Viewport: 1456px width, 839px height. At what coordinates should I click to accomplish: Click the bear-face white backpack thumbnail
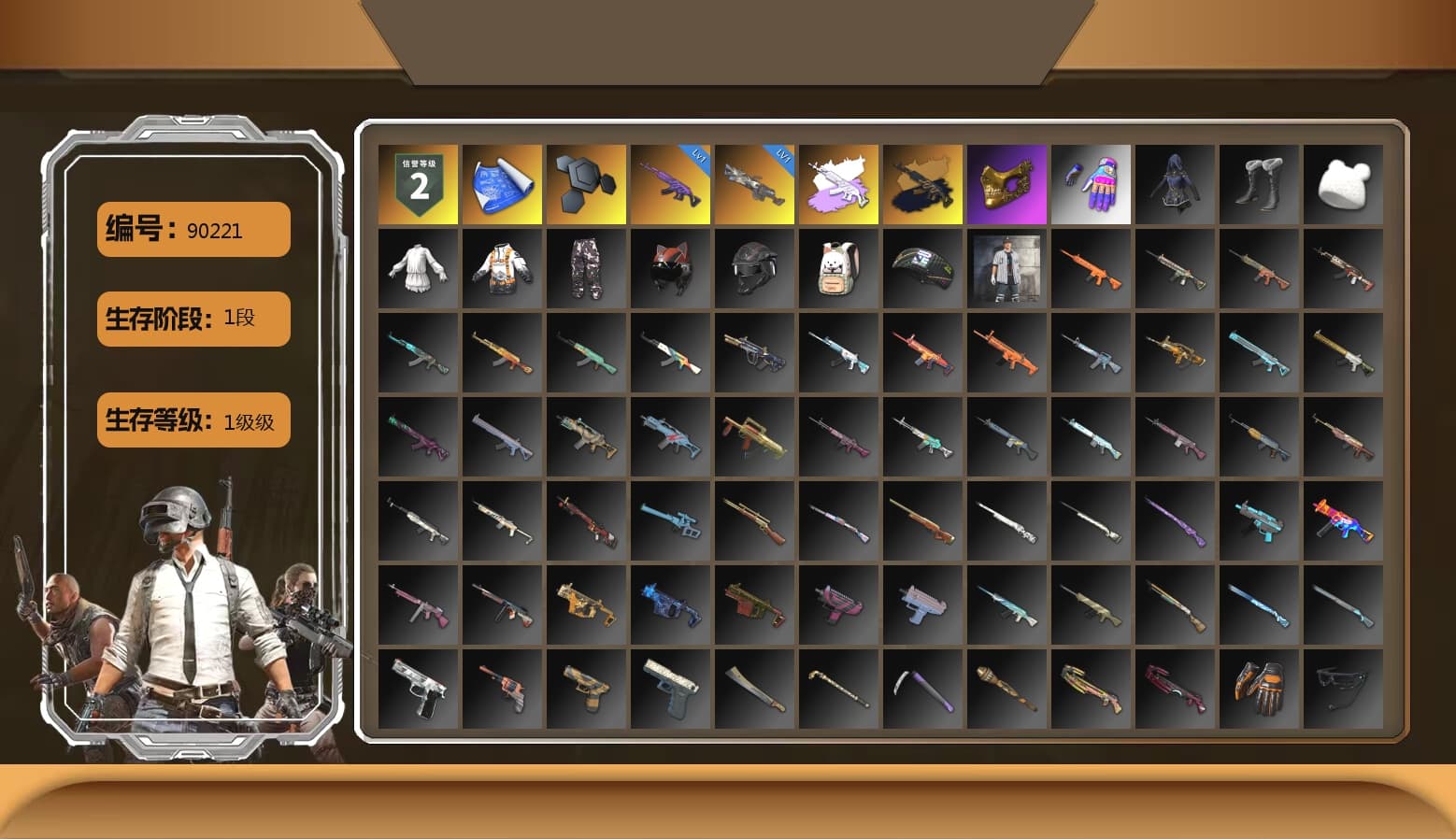click(838, 269)
